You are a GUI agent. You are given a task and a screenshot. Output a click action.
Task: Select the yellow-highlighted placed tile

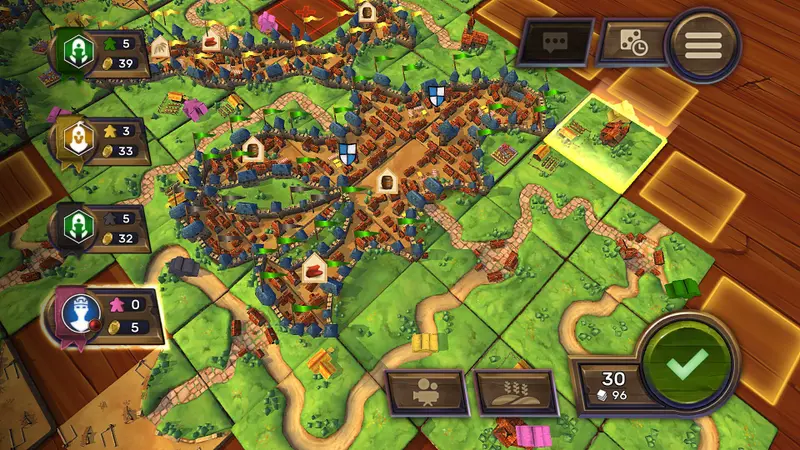click(x=607, y=141)
